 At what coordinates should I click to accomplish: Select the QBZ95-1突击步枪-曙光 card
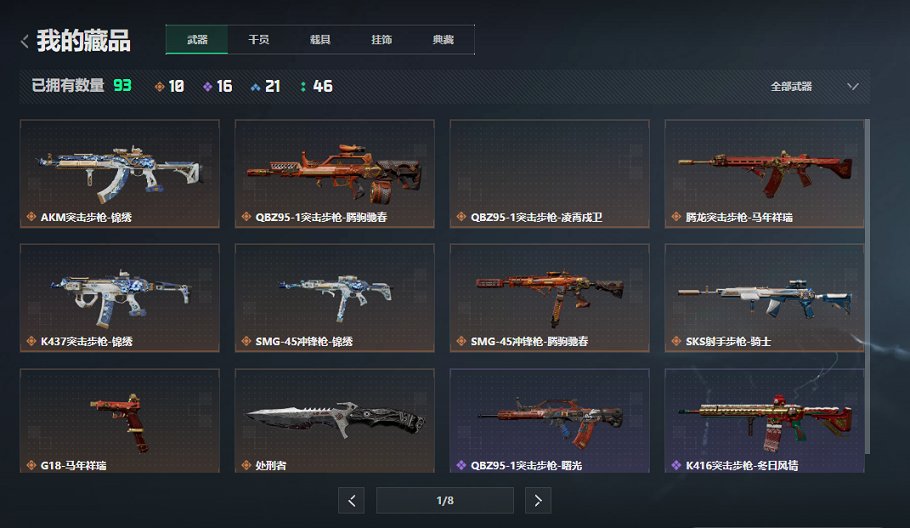point(549,420)
